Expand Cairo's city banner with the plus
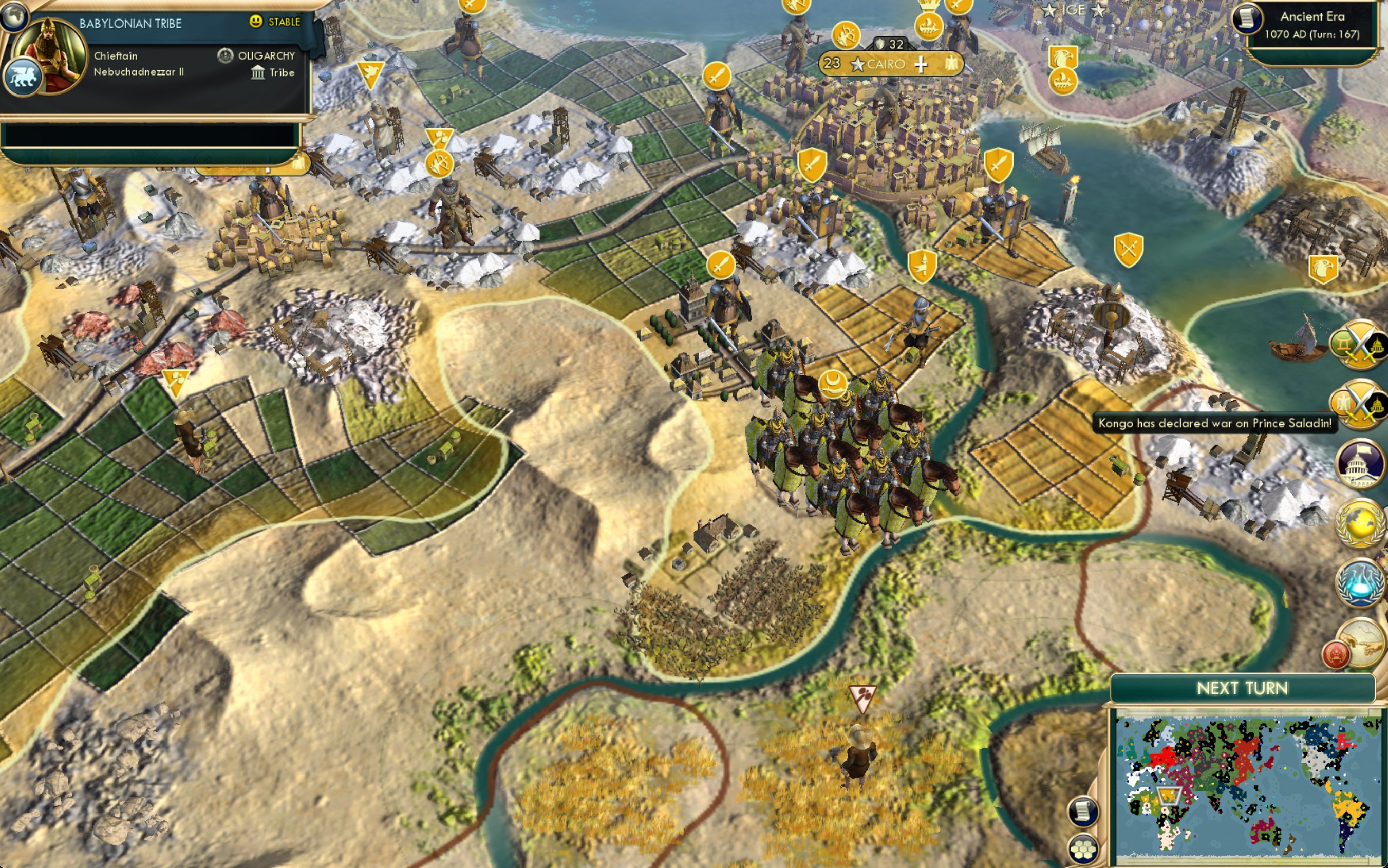This screenshot has width=1388, height=868. click(x=923, y=64)
